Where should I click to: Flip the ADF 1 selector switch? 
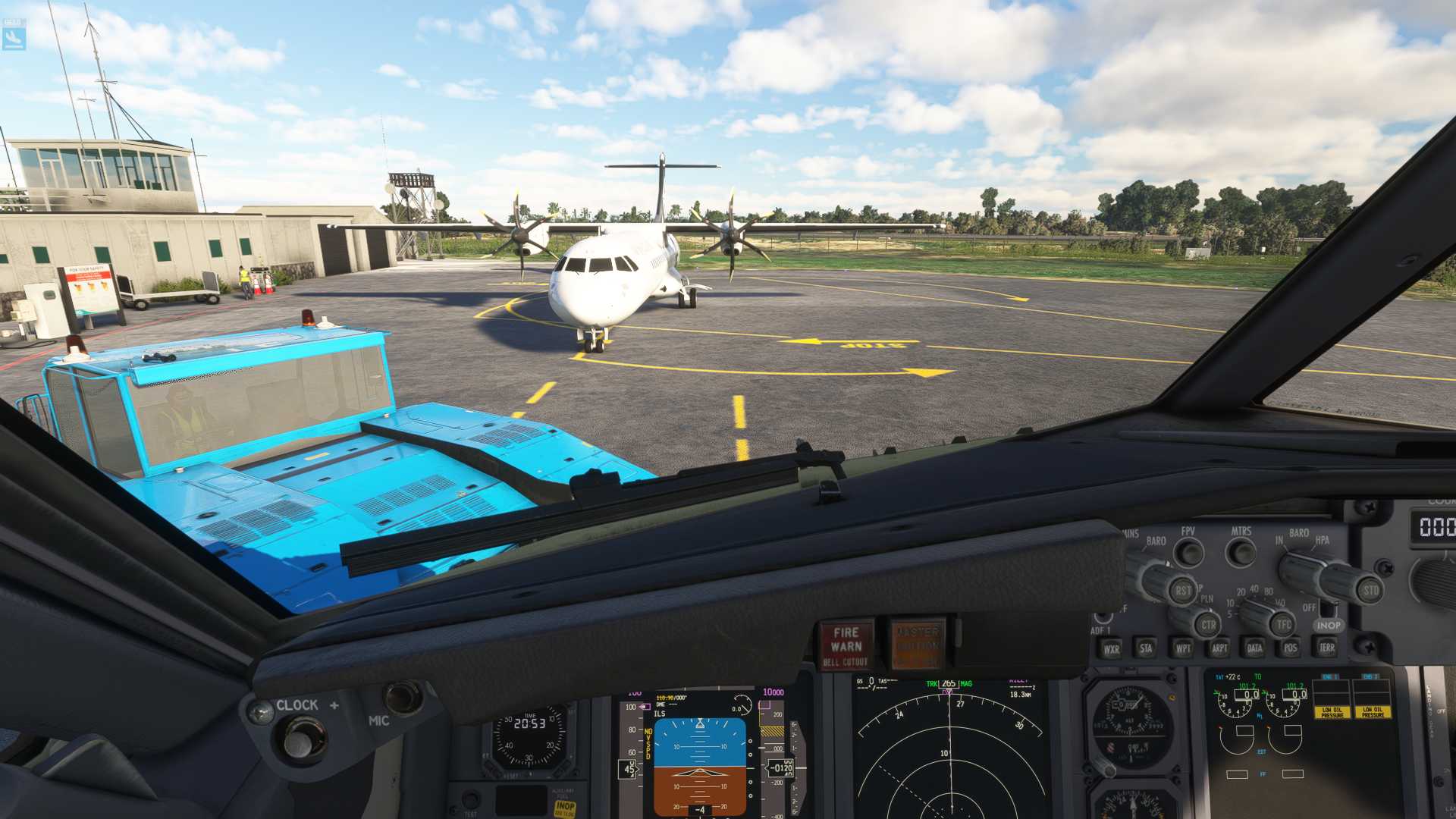pyautogui.click(x=1103, y=618)
